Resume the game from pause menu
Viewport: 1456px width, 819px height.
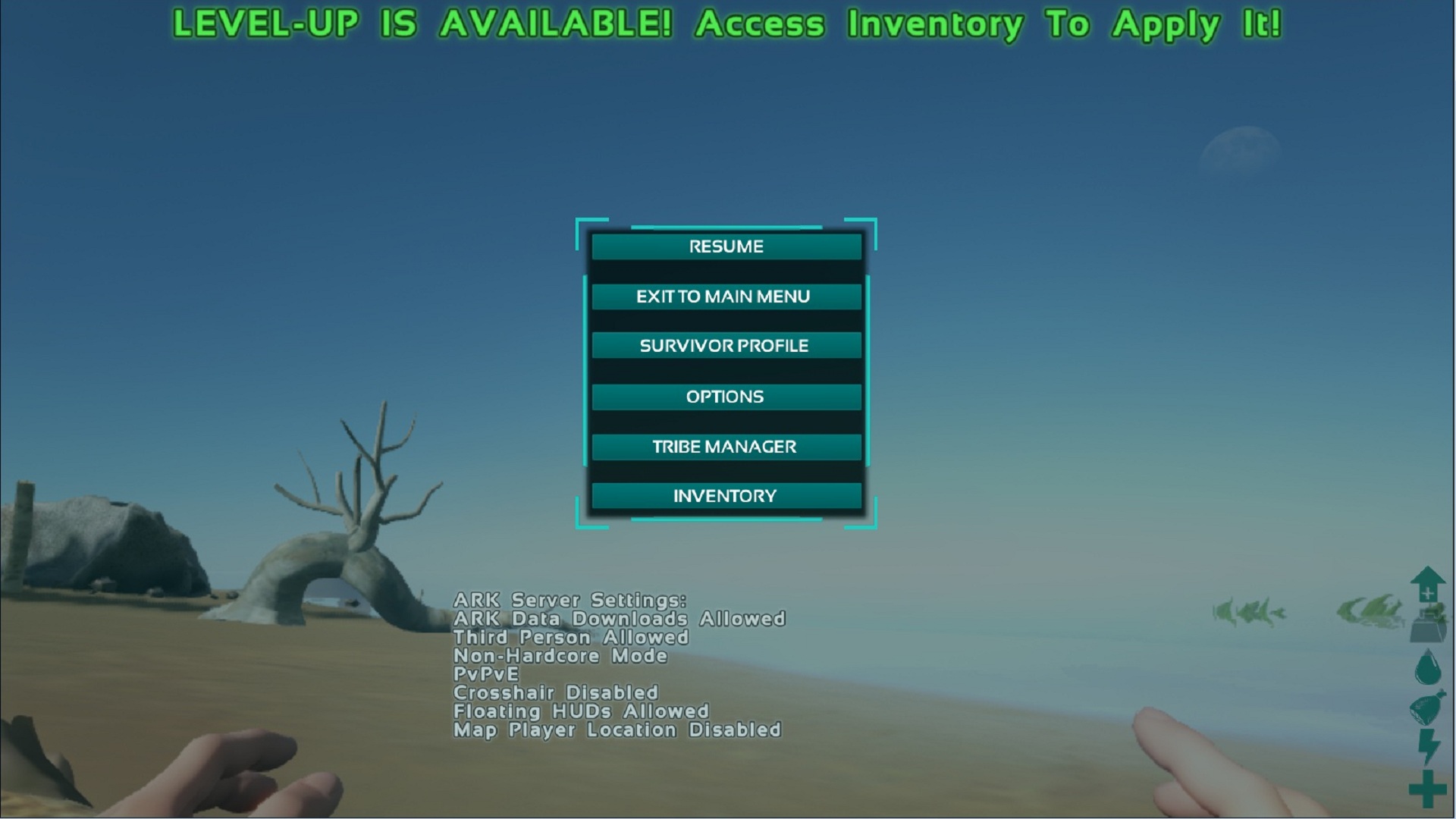click(x=726, y=246)
